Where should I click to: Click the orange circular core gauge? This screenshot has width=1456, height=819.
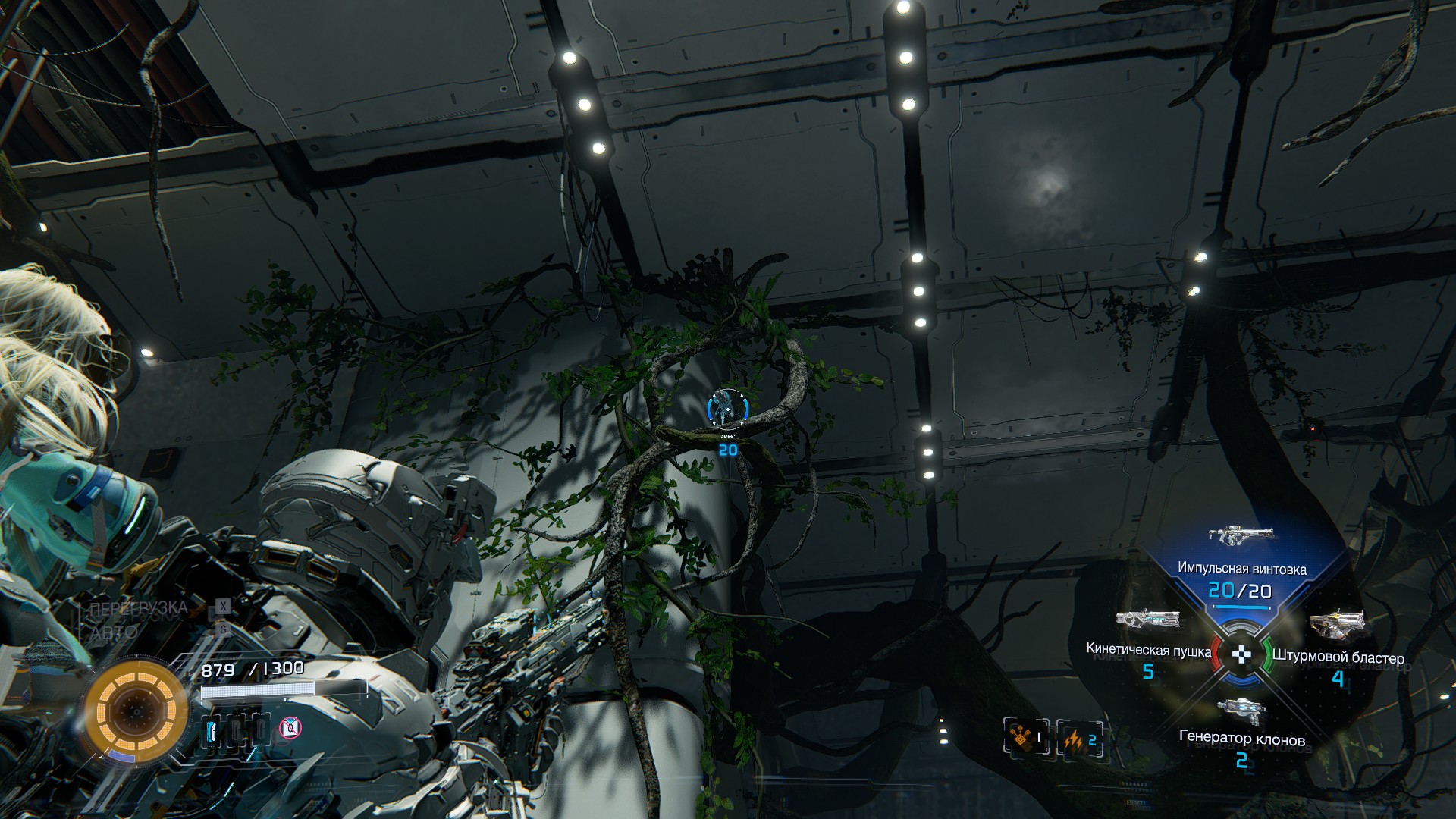point(136,711)
